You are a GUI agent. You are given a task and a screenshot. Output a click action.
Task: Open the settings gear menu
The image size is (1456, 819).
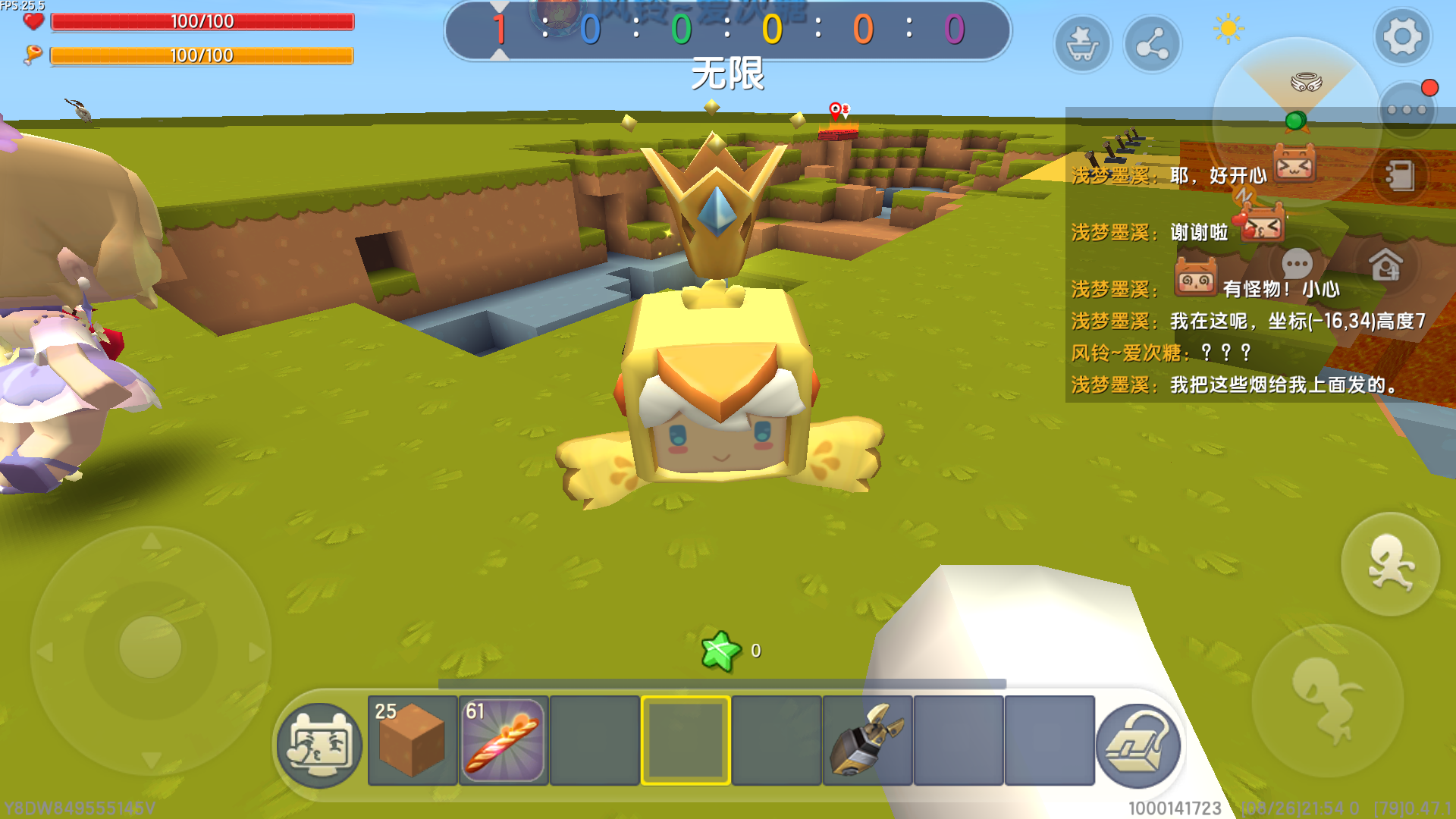[1401, 36]
